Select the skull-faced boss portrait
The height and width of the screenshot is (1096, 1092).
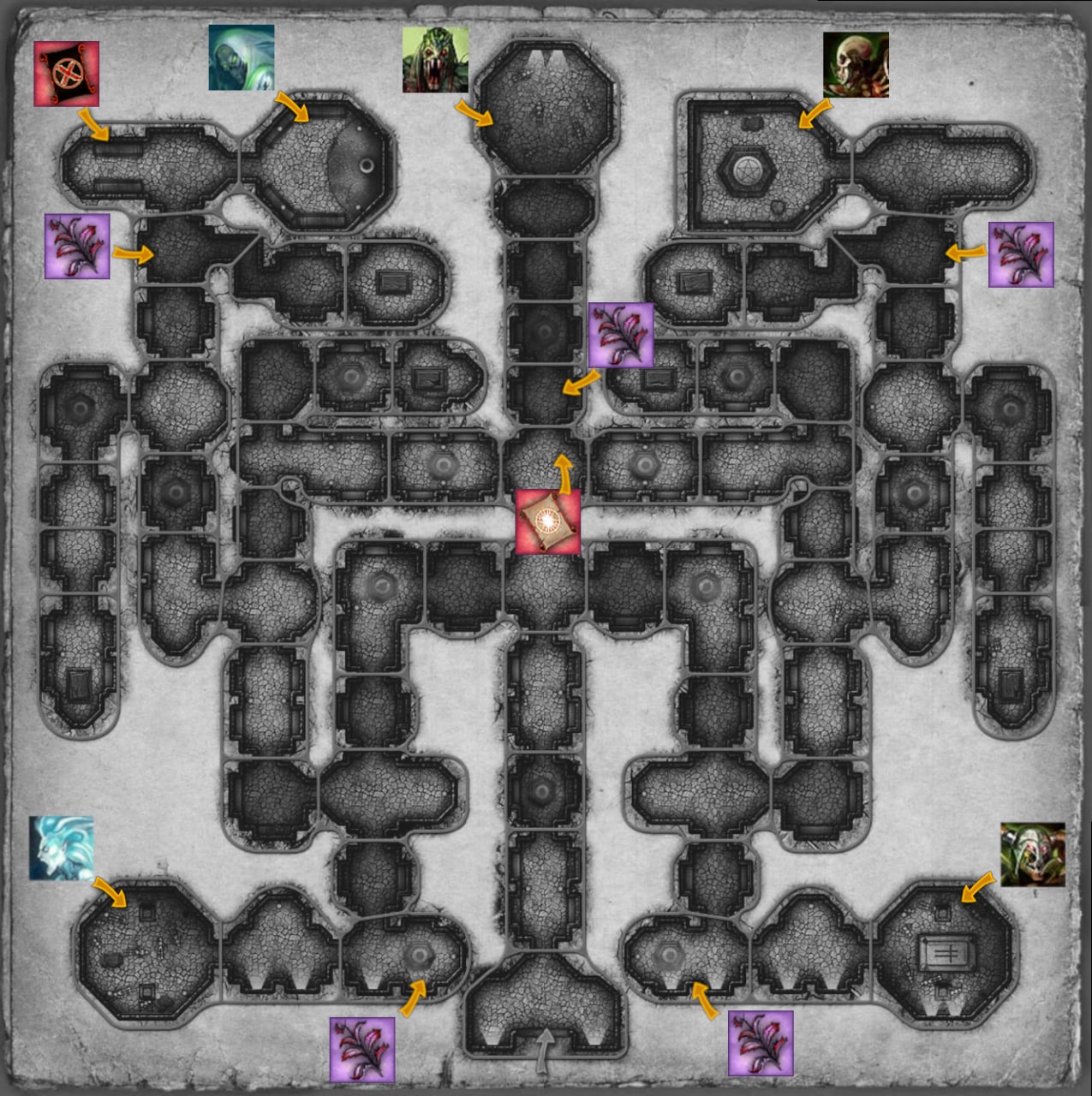pos(856,65)
